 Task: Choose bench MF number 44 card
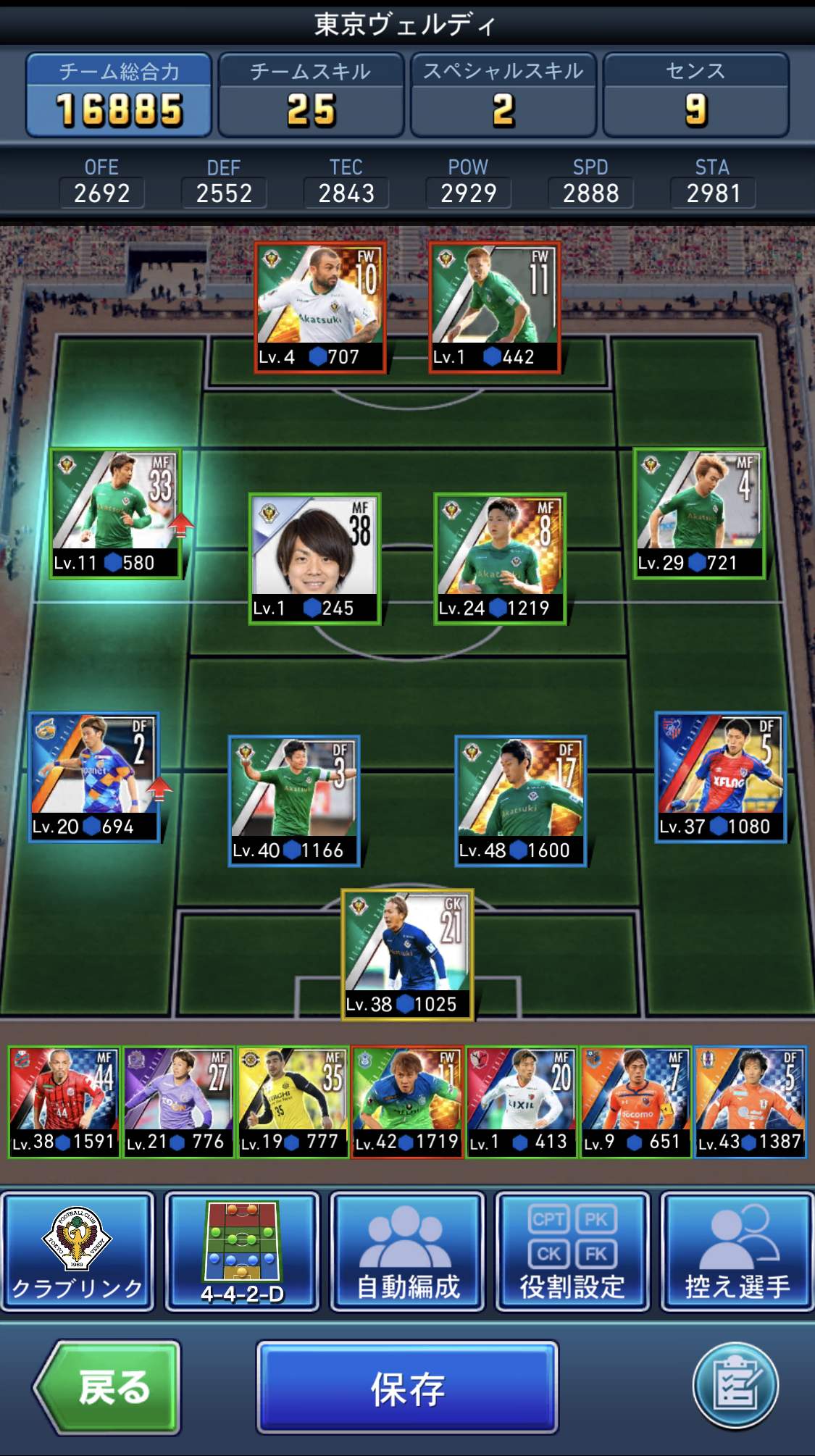[64, 1102]
